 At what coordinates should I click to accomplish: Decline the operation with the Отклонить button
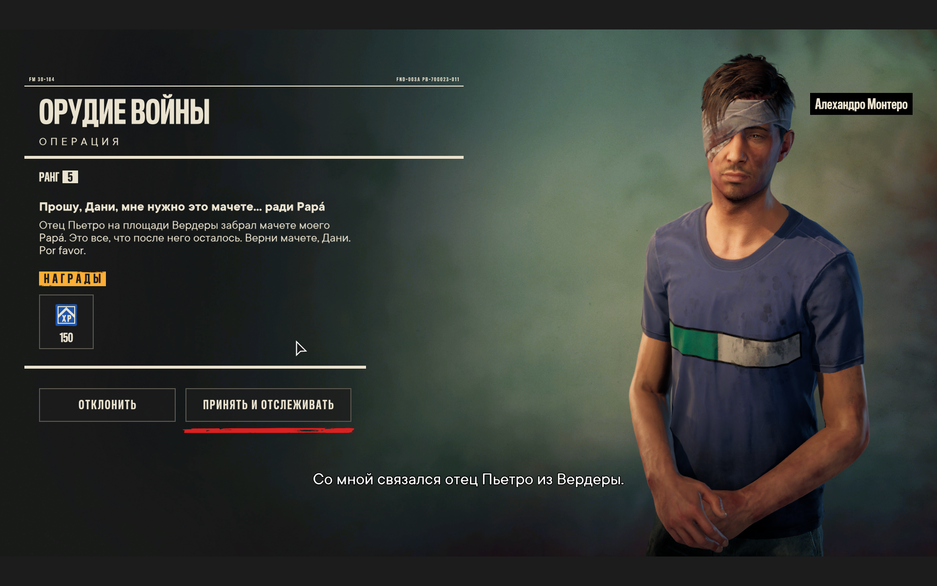[x=107, y=405]
